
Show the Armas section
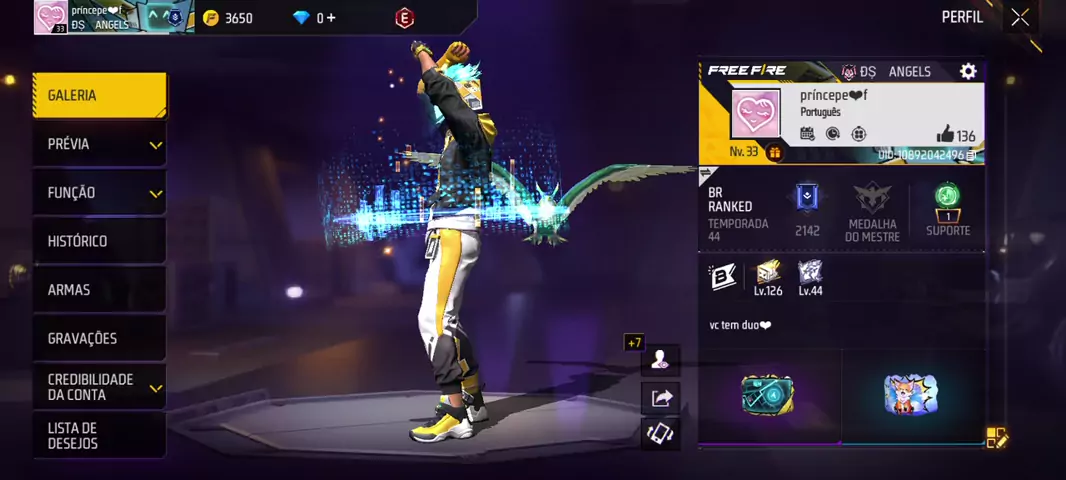pos(99,290)
